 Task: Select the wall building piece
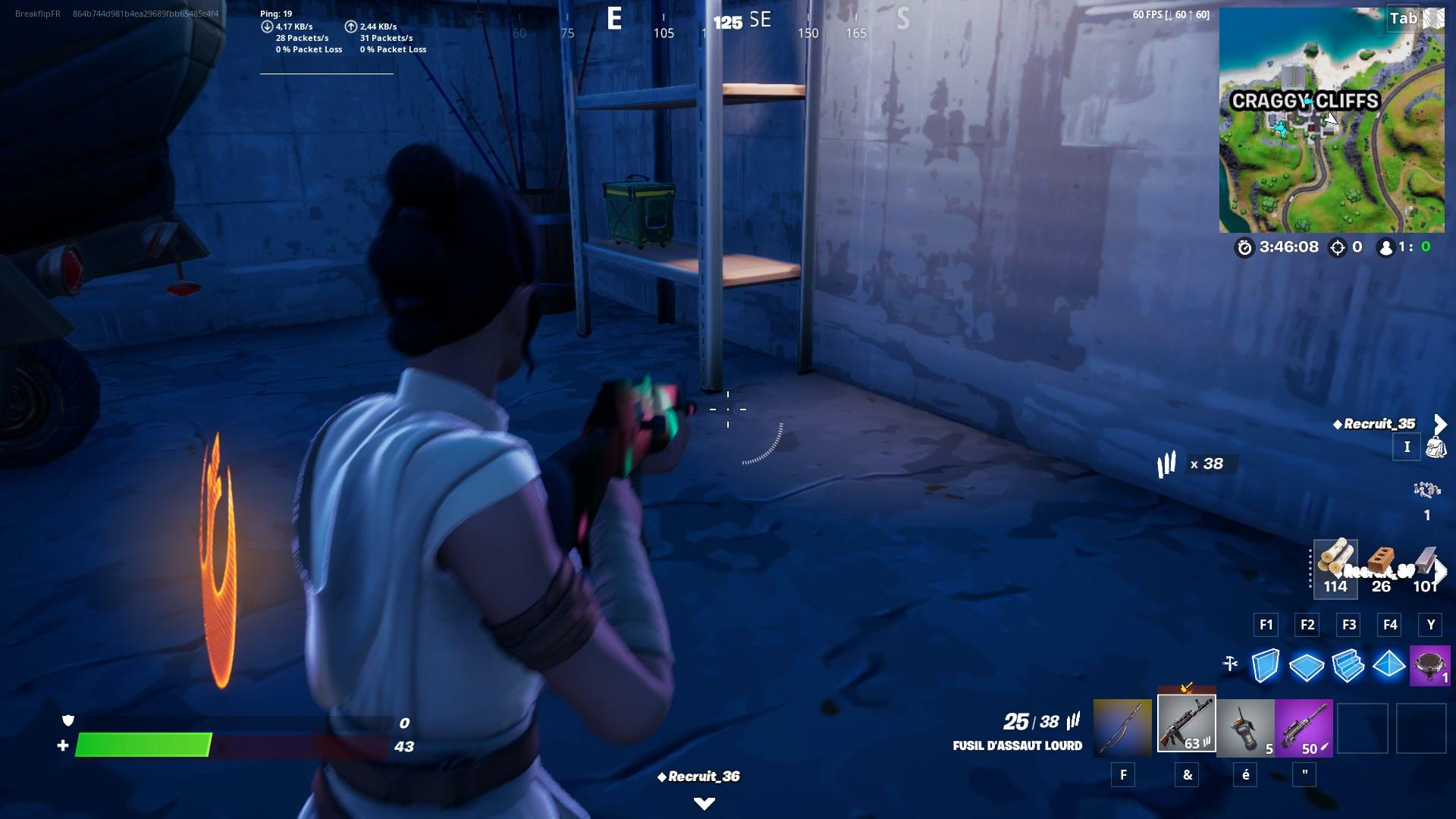[x=1266, y=664]
